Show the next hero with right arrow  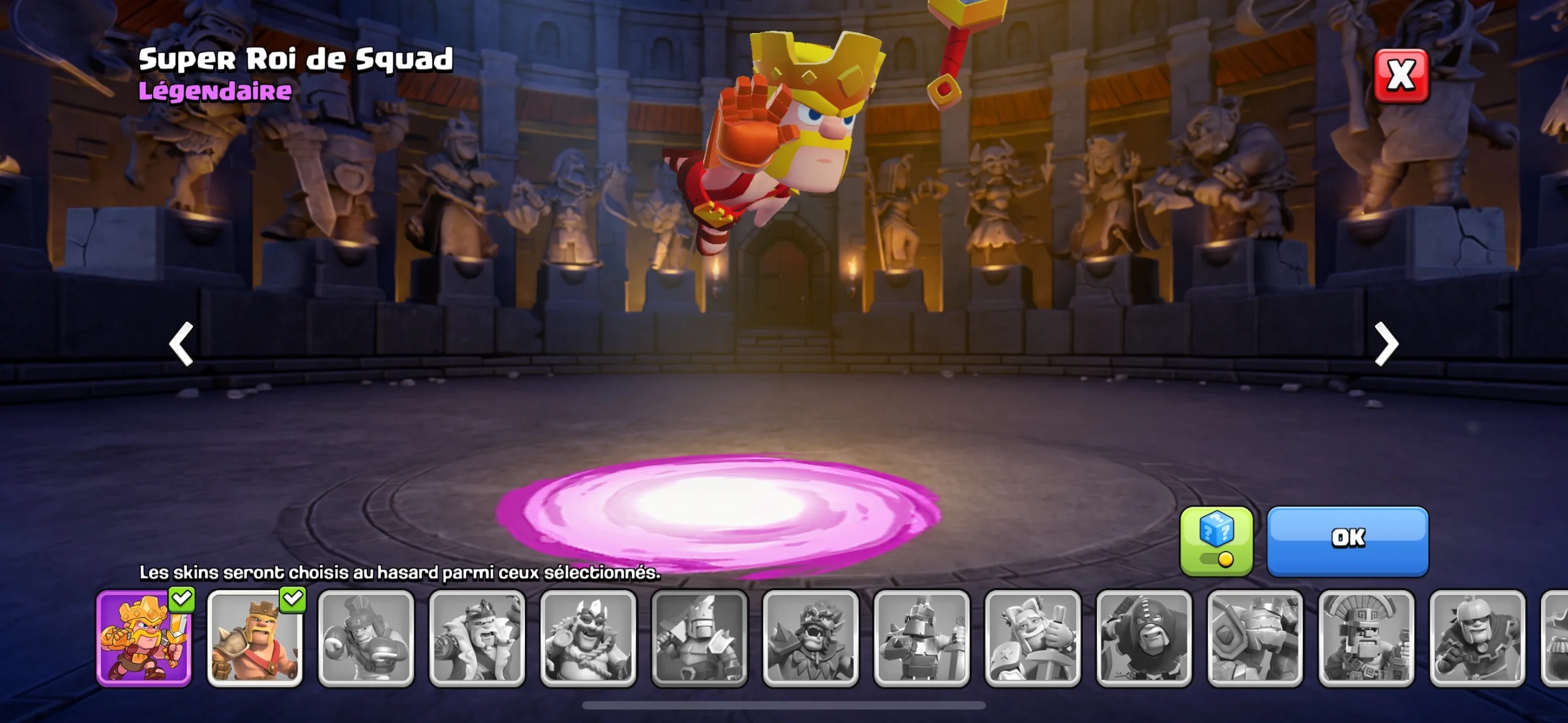click(x=1386, y=344)
